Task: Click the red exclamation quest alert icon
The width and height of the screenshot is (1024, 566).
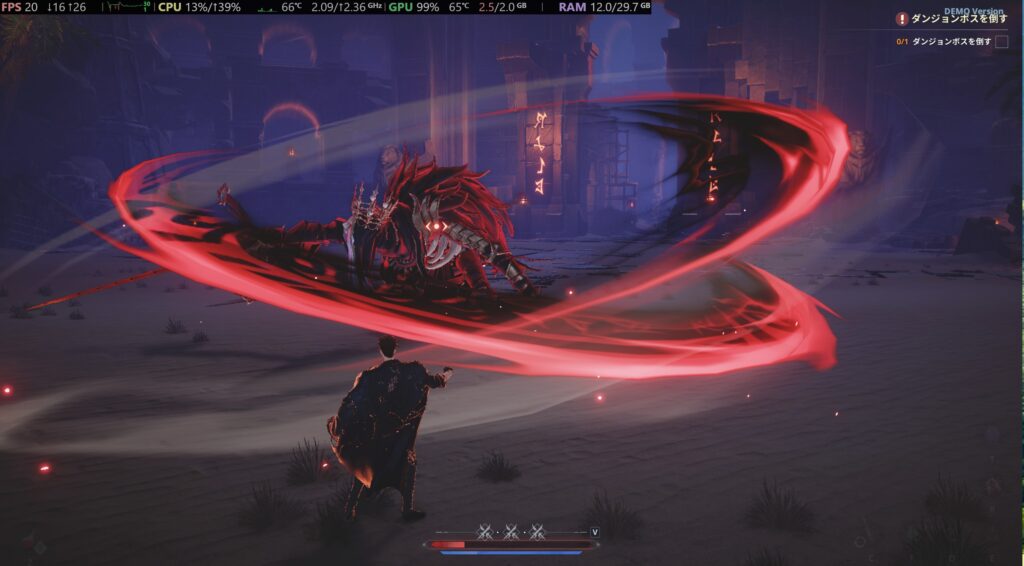Action: point(902,19)
